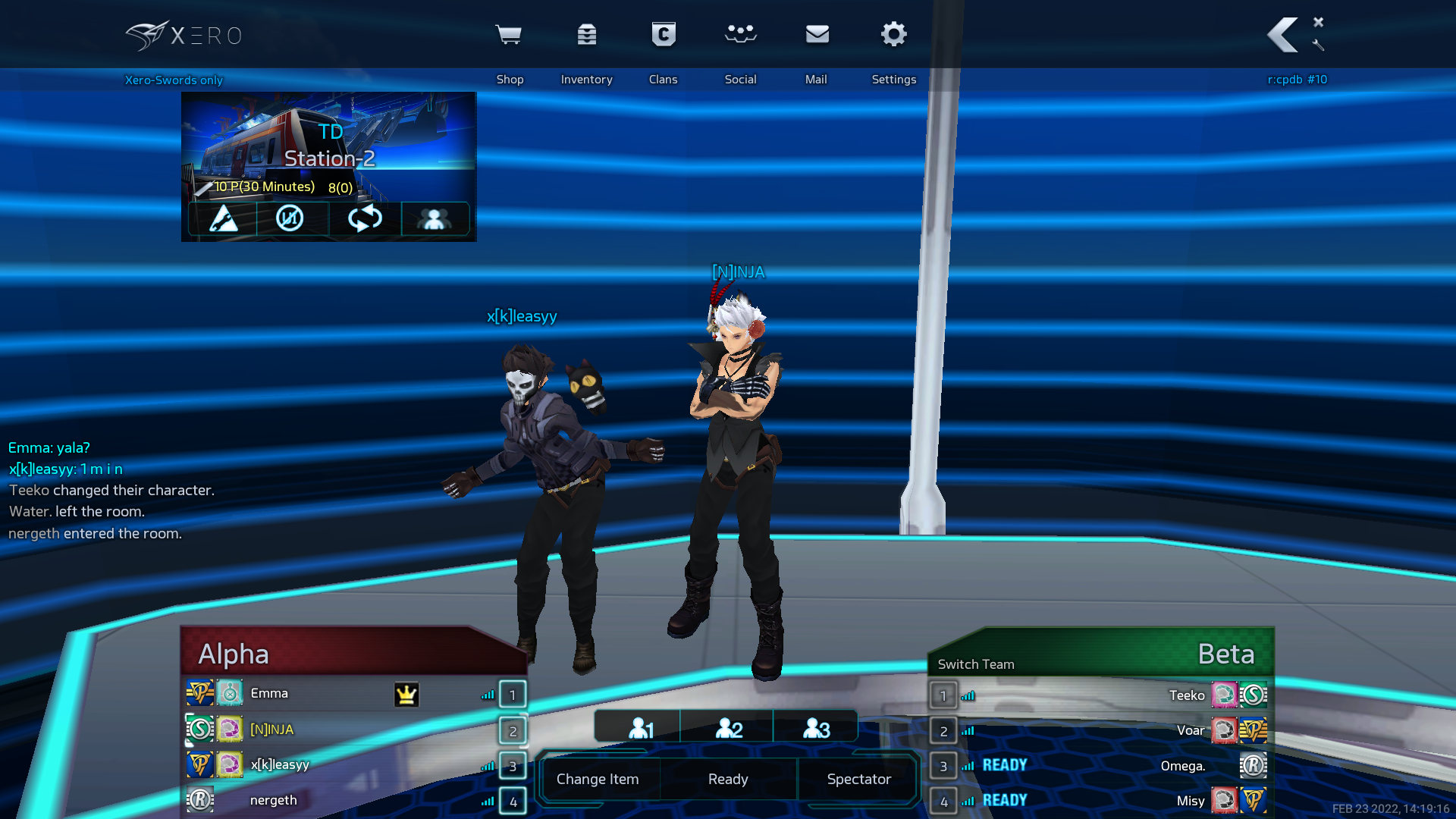The height and width of the screenshot is (819, 1456).
Task: Open the Social menu
Action: 740,36
